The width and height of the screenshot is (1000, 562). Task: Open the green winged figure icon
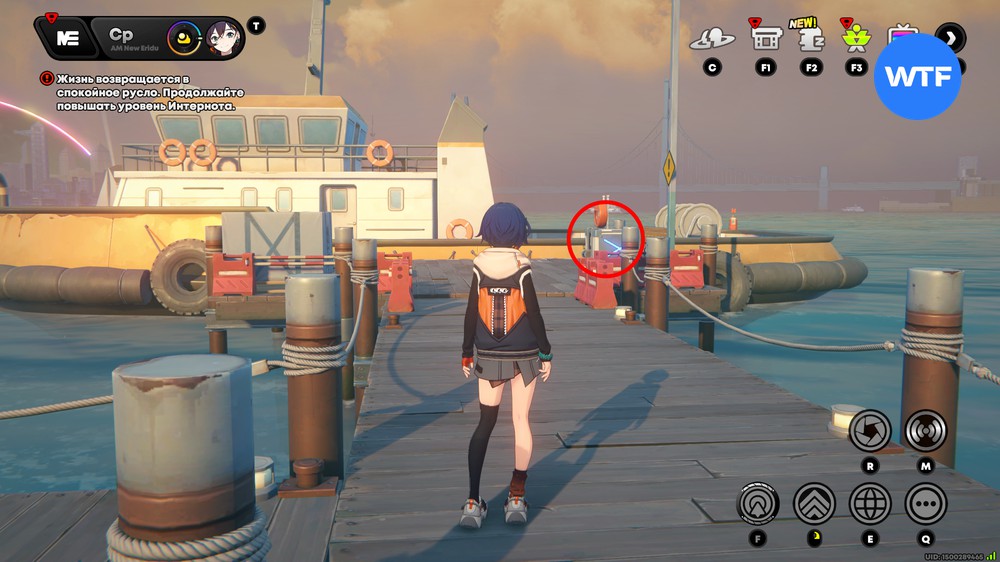(856, 39)
